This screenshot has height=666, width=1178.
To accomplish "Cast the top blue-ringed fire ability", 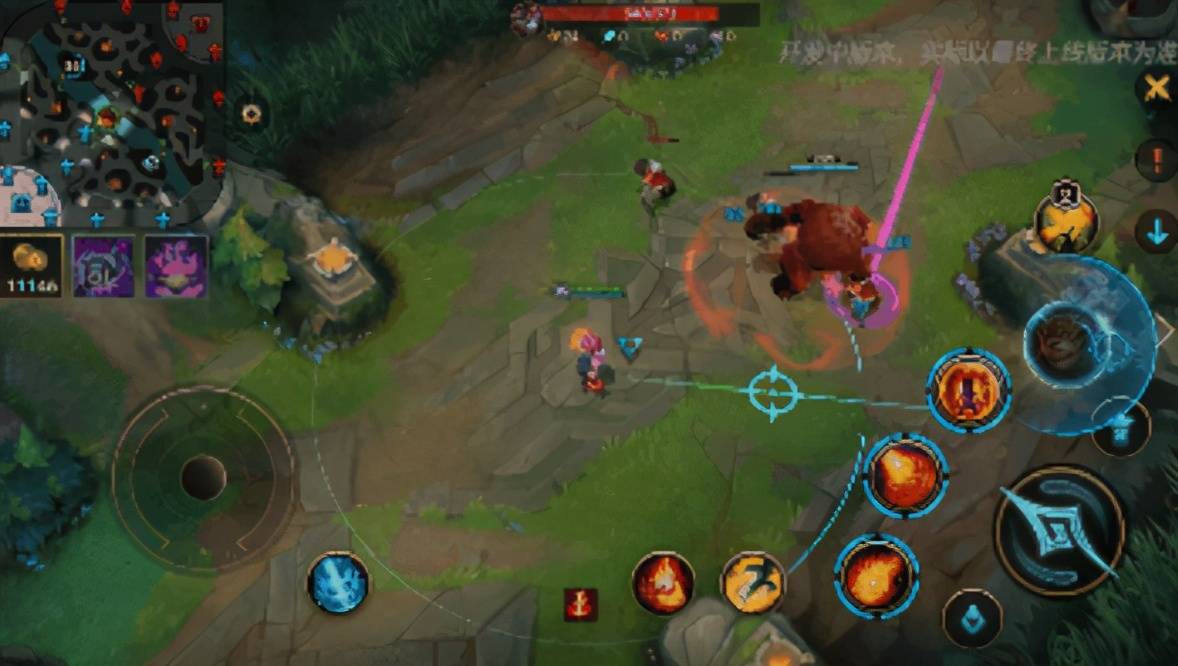I will [968, 390].
